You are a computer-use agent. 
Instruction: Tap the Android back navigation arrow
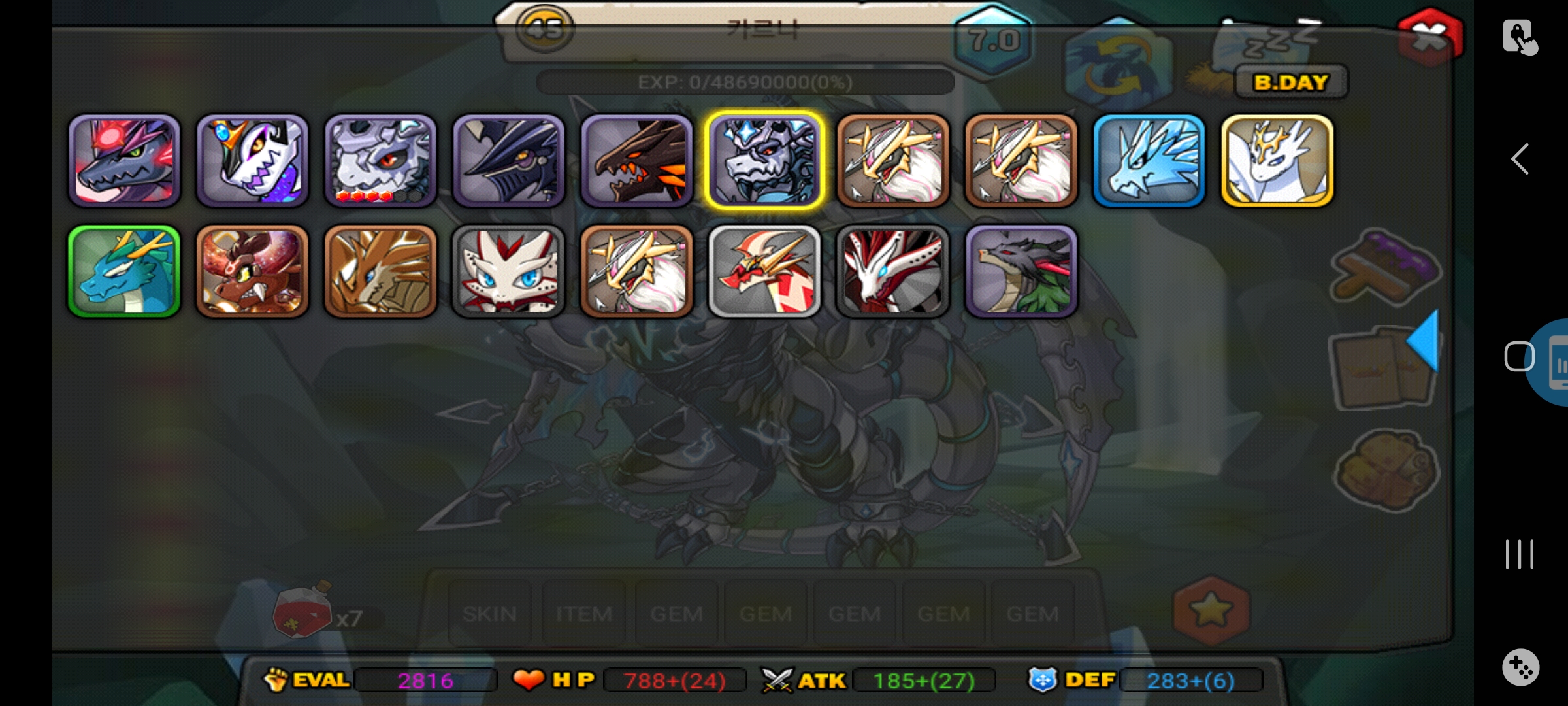click(x=1520, y=159)
